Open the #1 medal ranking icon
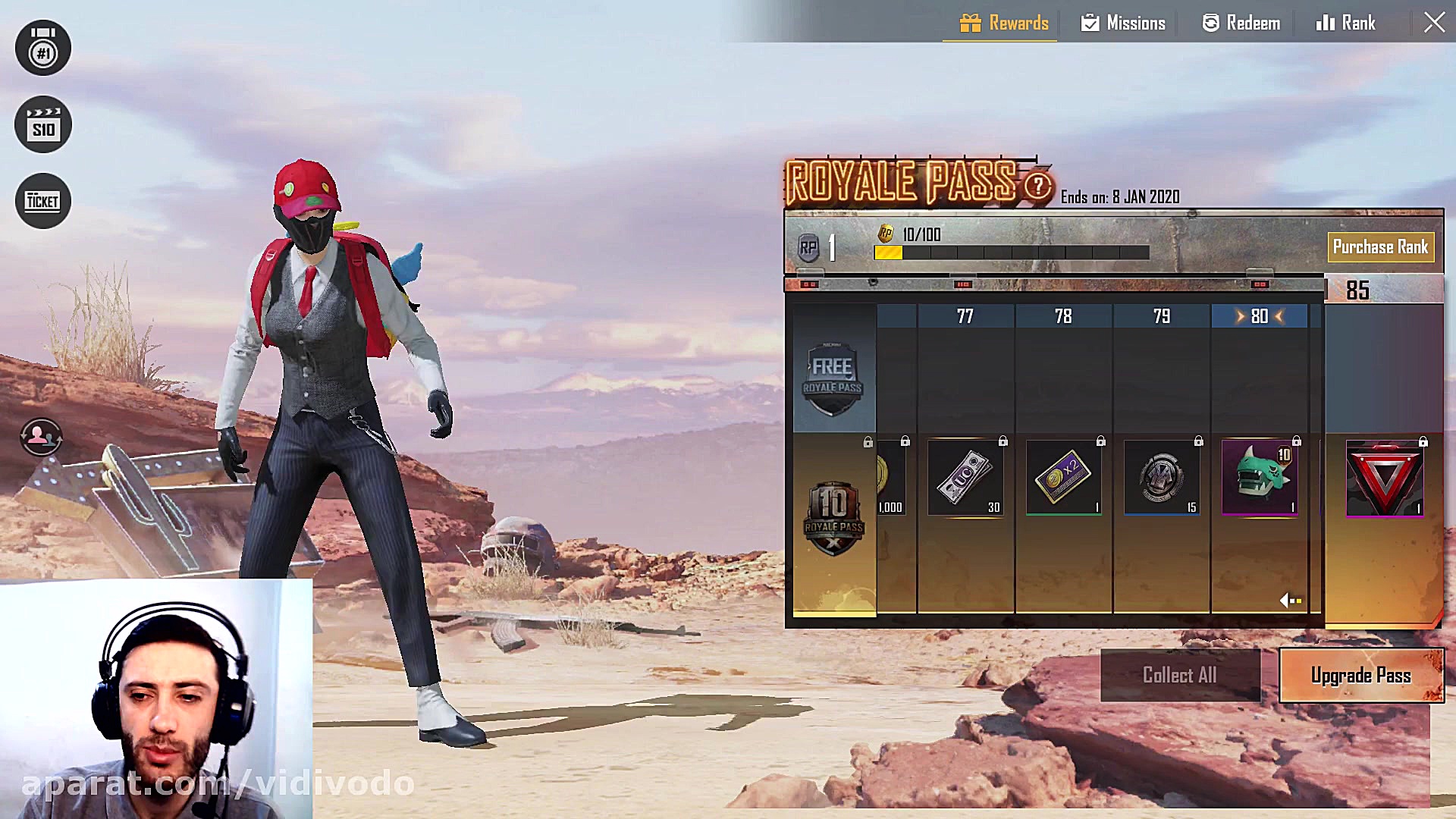1456x819 pixels. point(43,49)
